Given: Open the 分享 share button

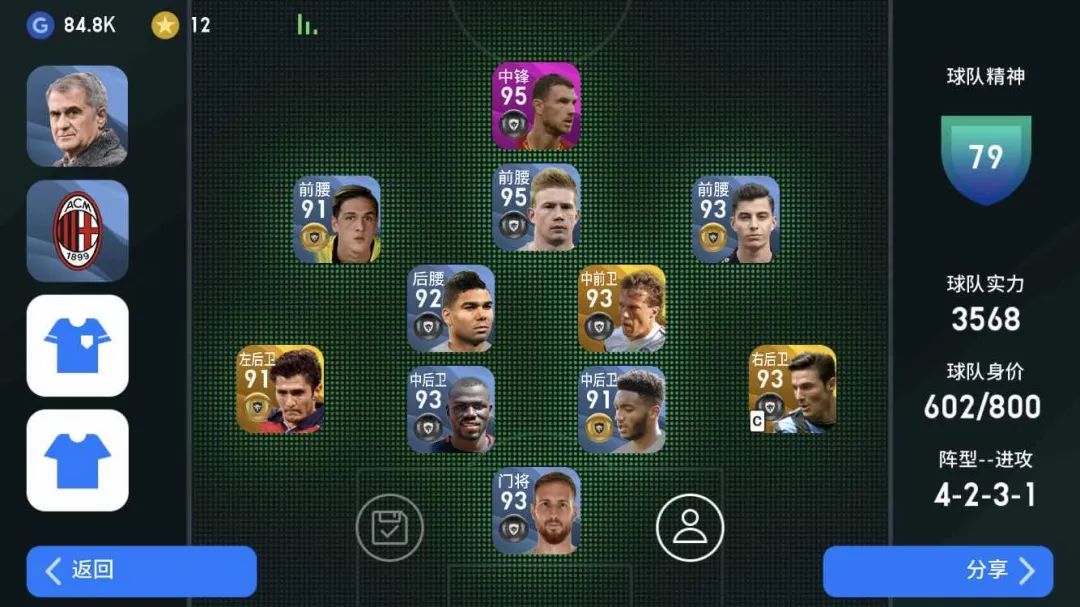Looking at the screenshot, I should 937,571.
